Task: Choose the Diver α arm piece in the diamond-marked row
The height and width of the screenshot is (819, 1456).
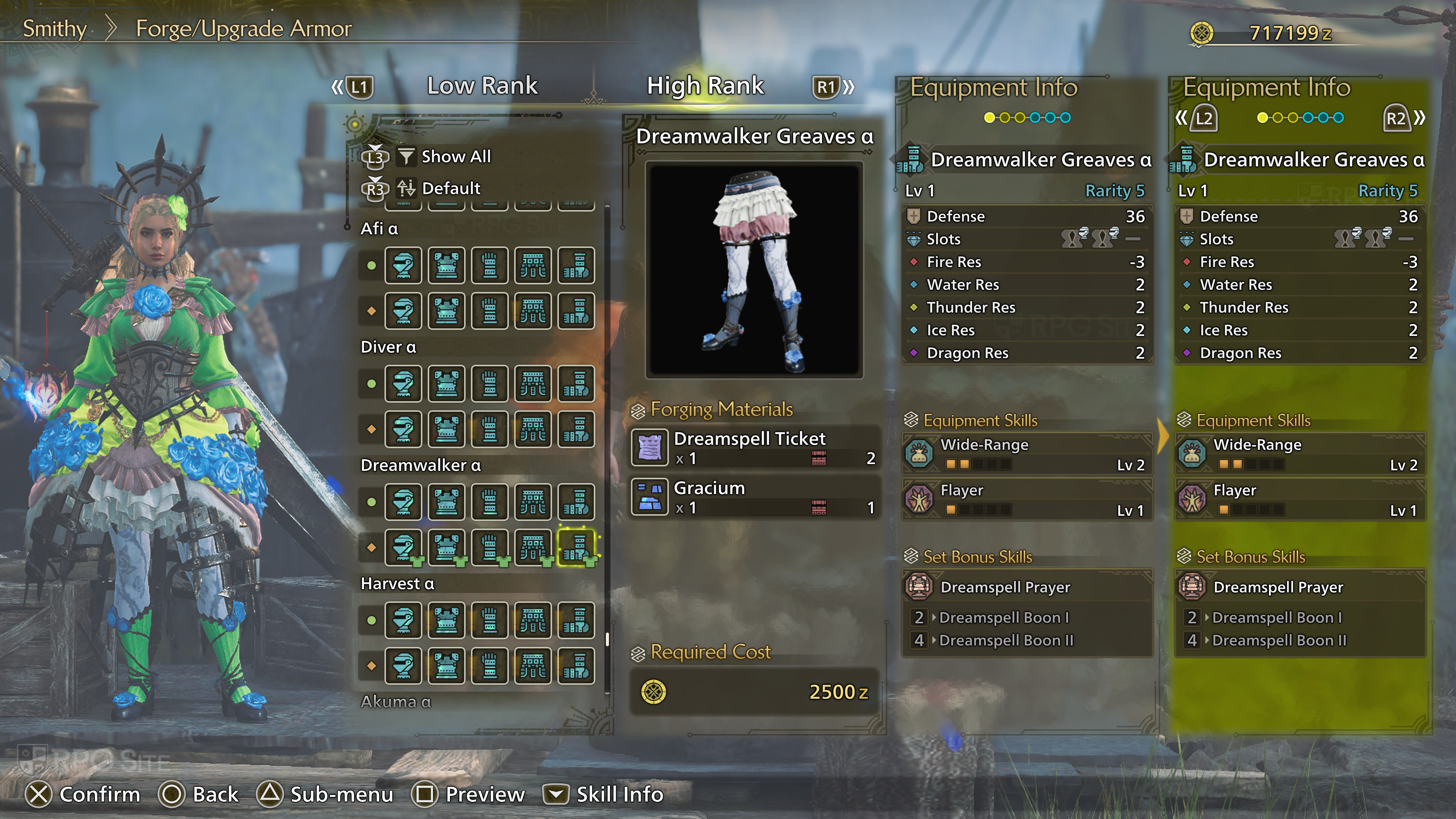Action: pyautogui.click(x=490, y=429)
